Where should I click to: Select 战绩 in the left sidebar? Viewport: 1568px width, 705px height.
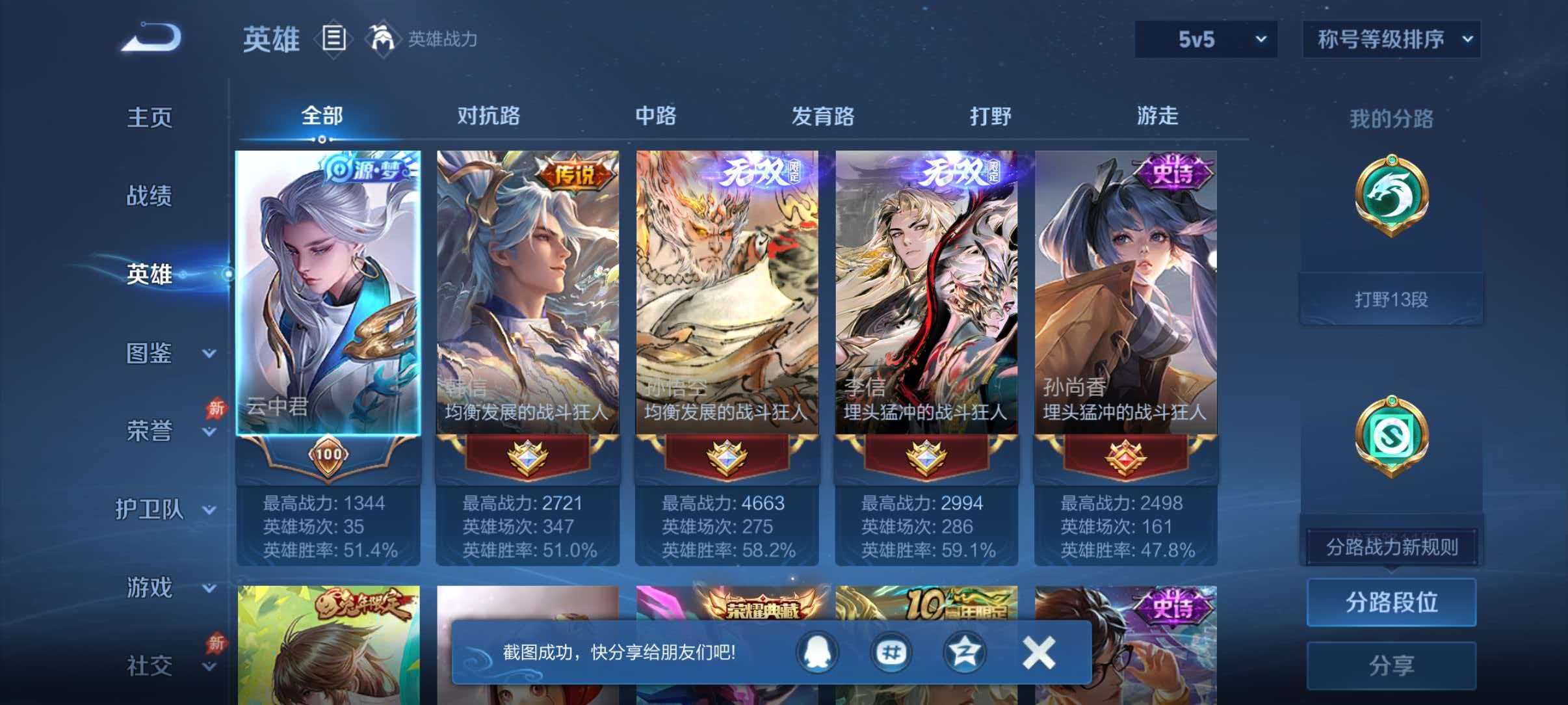(x=150, y=195)
